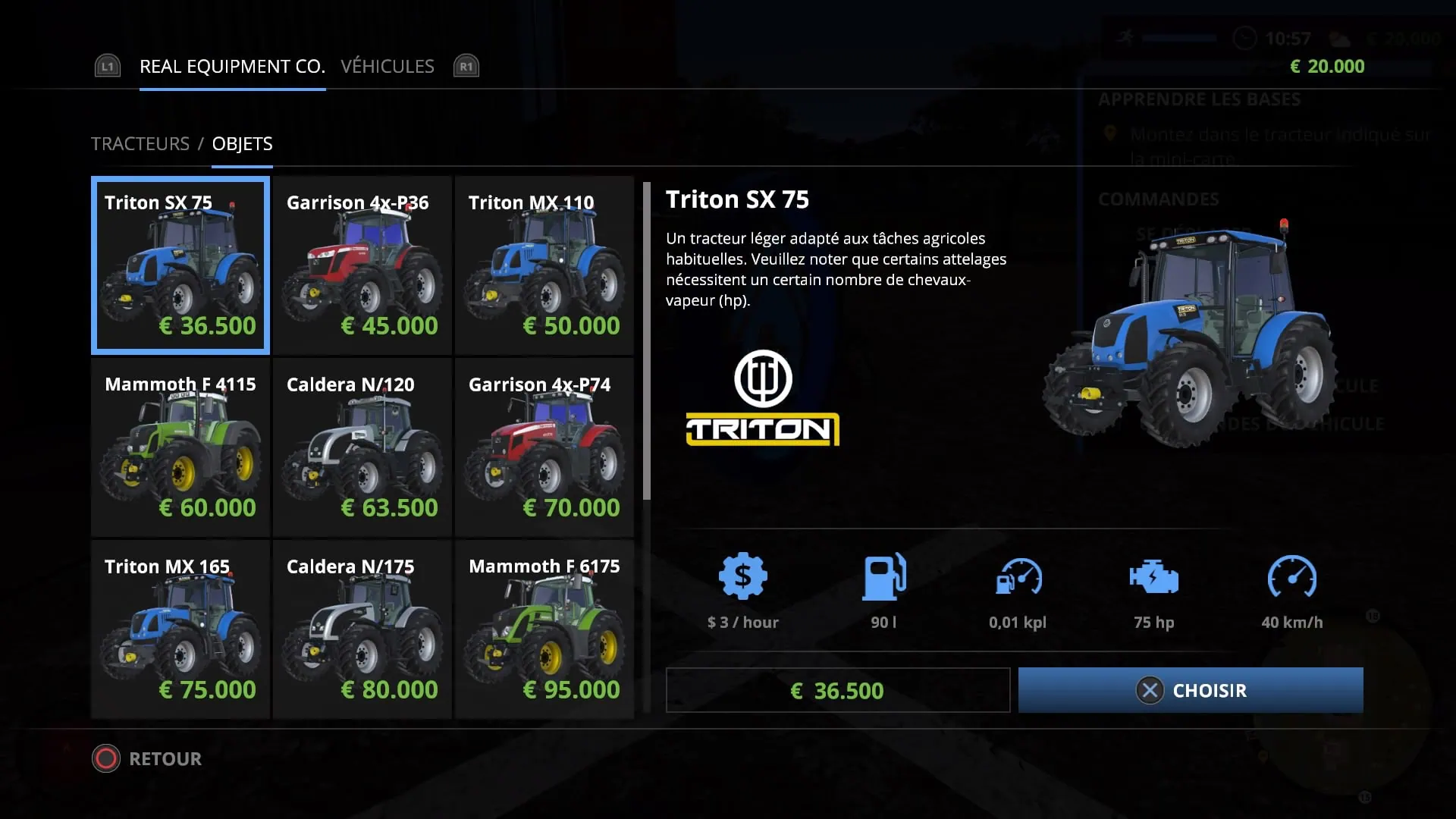The width and height of the screenshot is (1456, 819).
Task: Select the Caldera N/120 tractor
Action: 362,447
